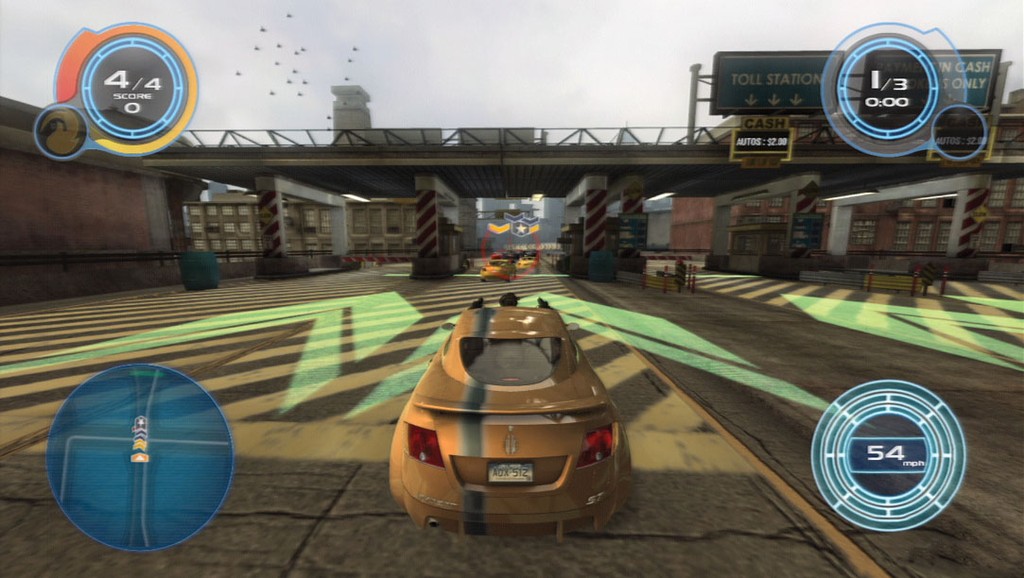Screen dimensions: 1024x578
Task: Click the player arrow marker on the minimap
Action: pos(139,457)
